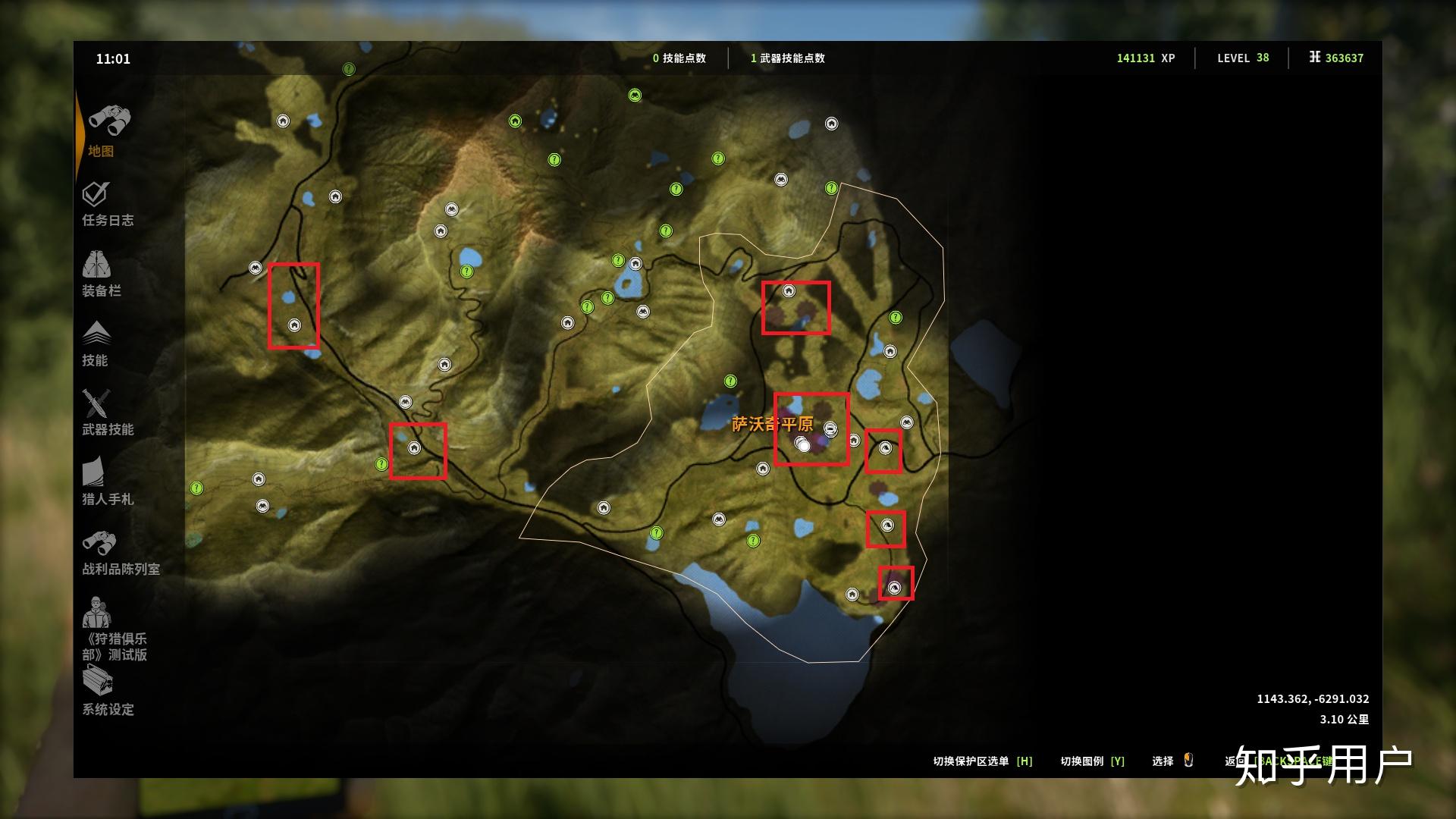This screenshot has height=819, width=1456.
Task: Toggle the map legend via 切换图例
Action: 1092,761
